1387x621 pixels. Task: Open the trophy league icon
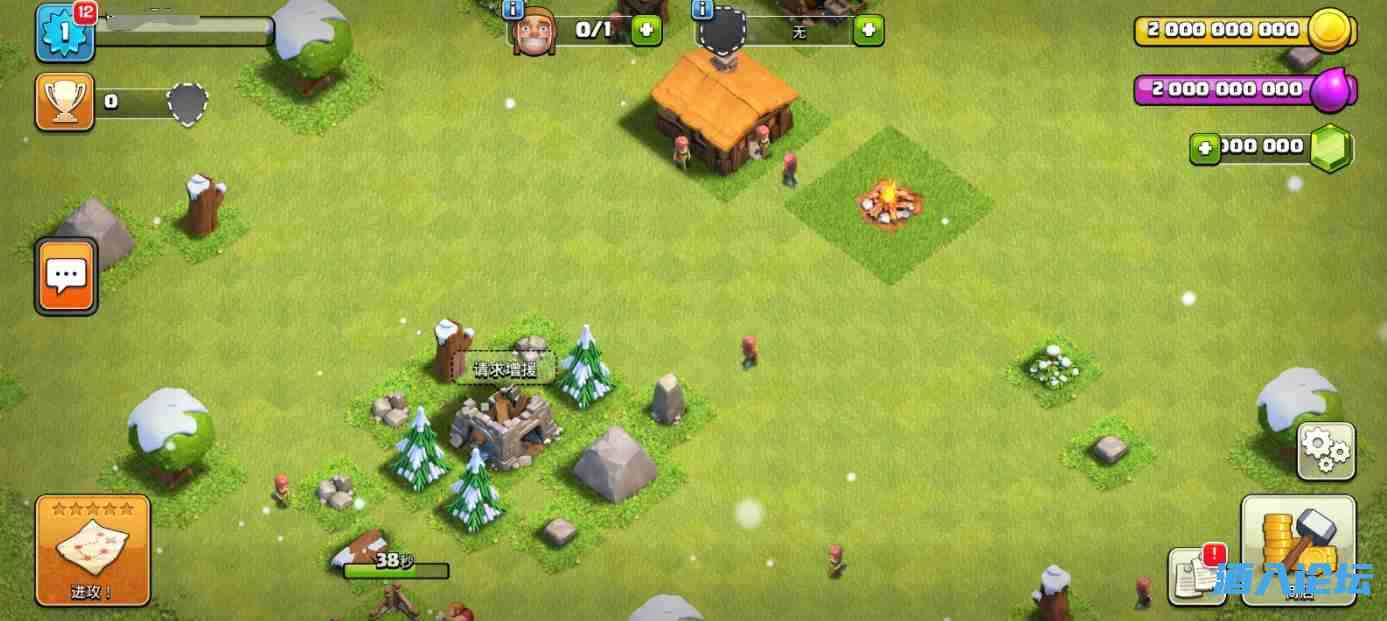click(x=65, y=101)
